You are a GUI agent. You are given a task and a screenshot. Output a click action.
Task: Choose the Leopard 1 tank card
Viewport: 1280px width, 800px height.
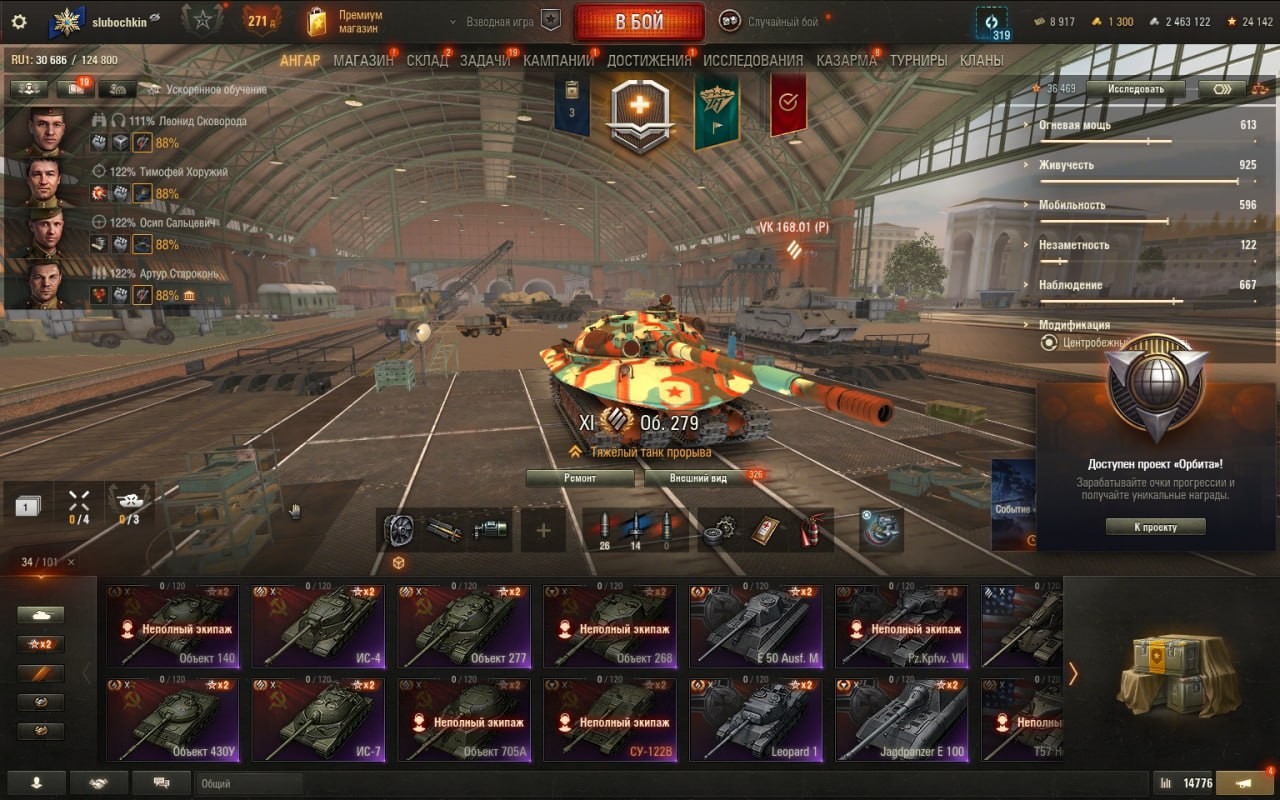(756, 720)
